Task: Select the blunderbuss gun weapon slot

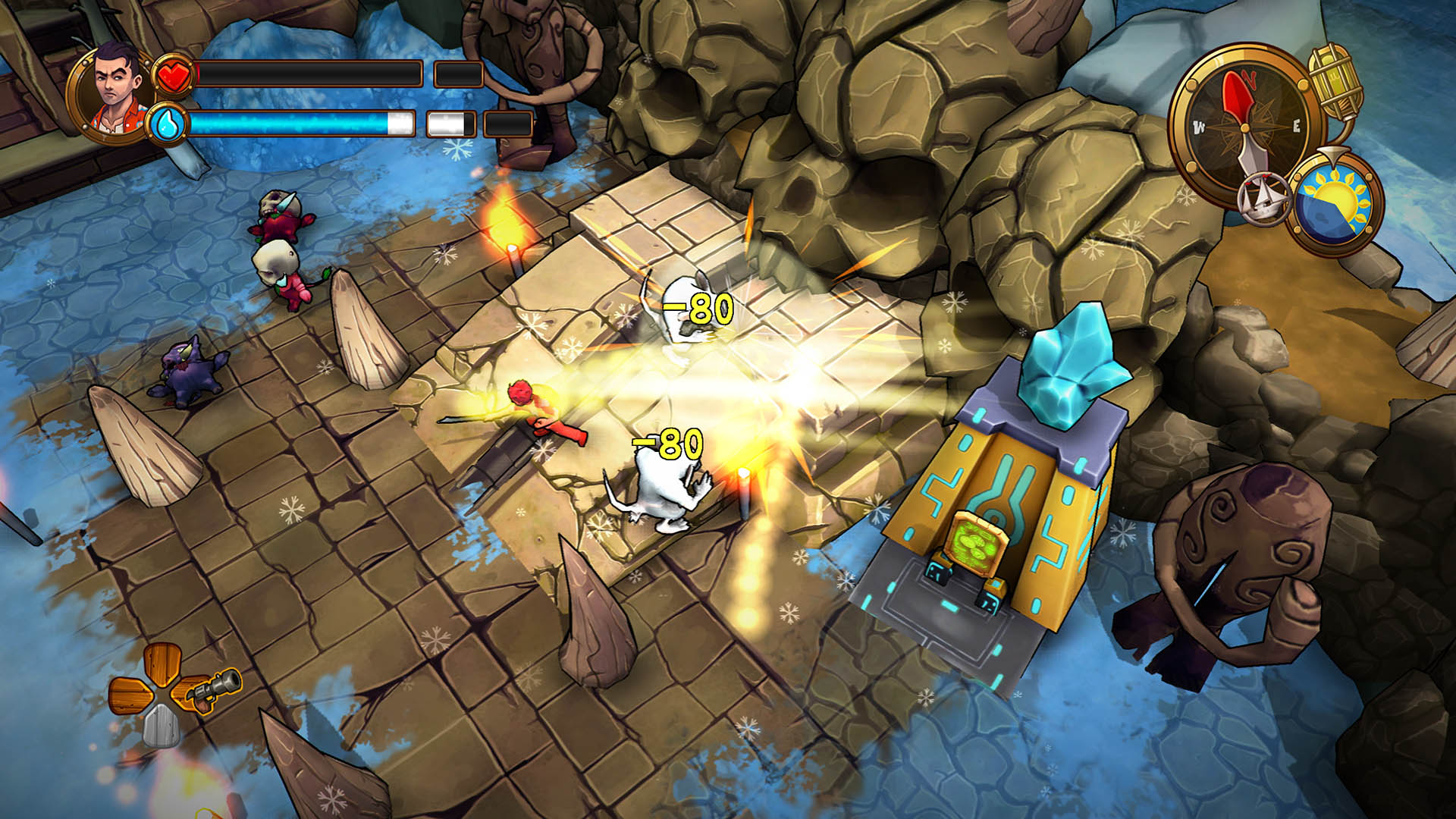Action: tap(211, 689)
